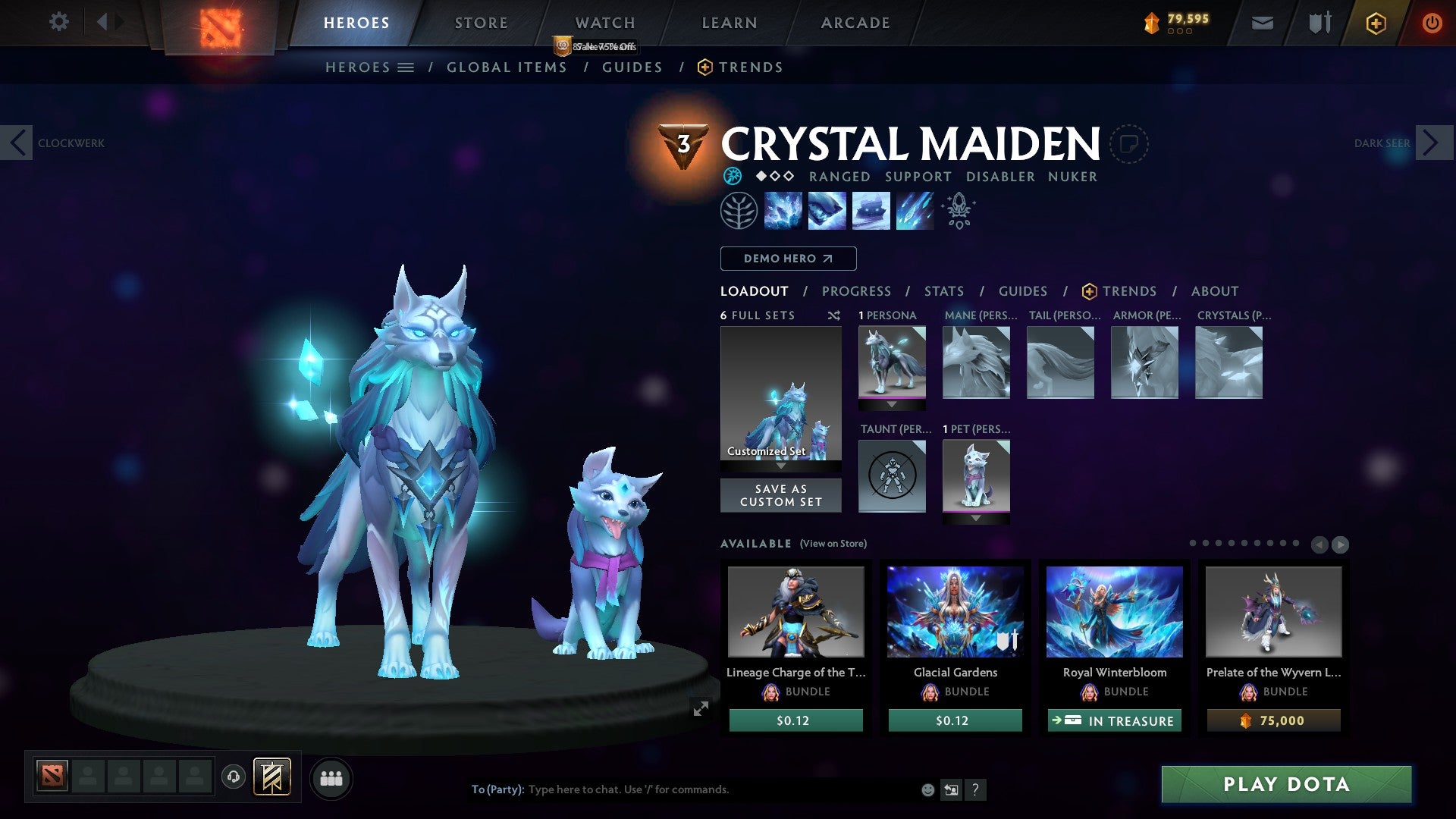Toggle fullscreen hero preview expand arrows

click(701, 707)
